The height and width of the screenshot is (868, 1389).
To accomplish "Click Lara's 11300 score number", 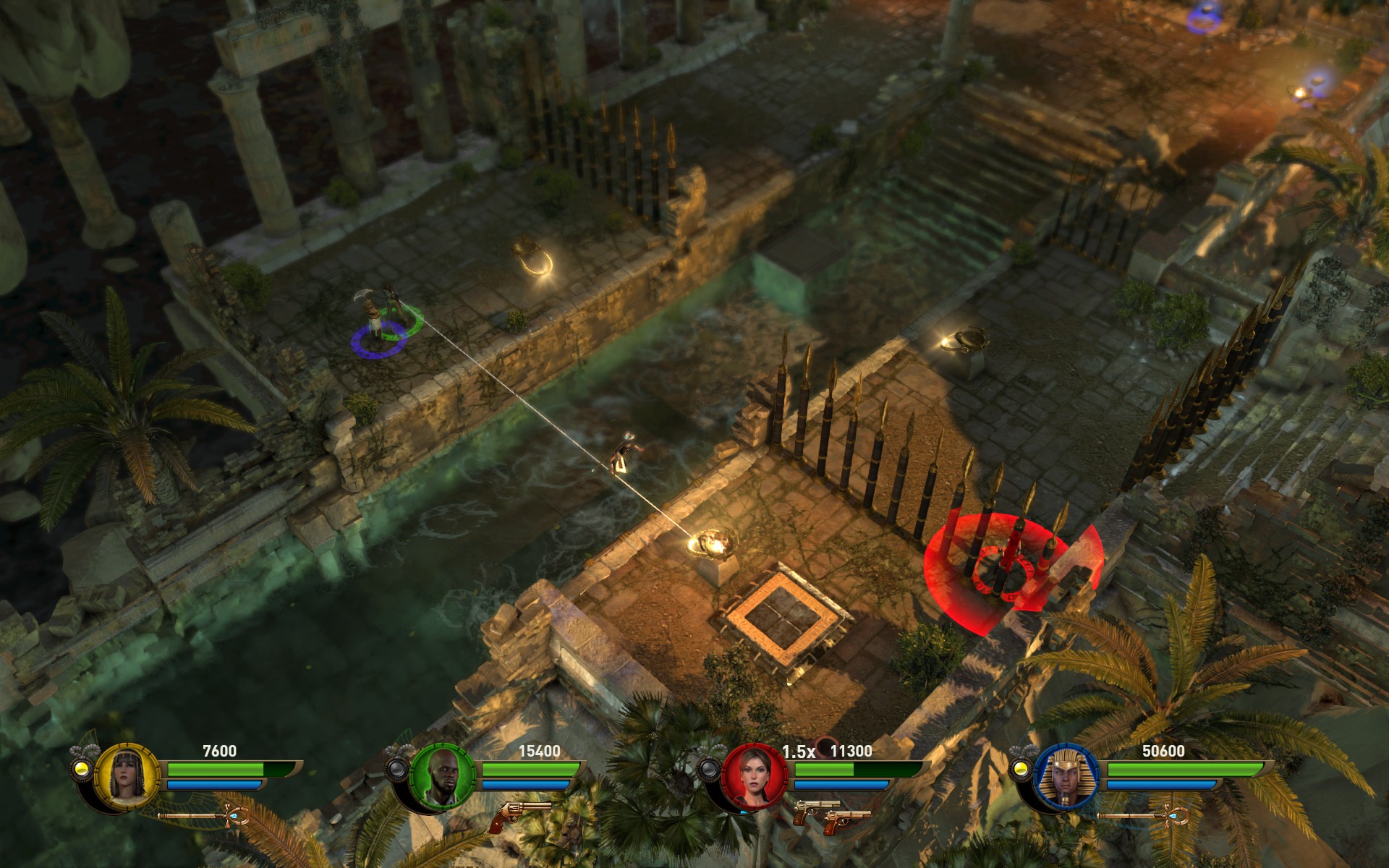I will coord(854,752).
